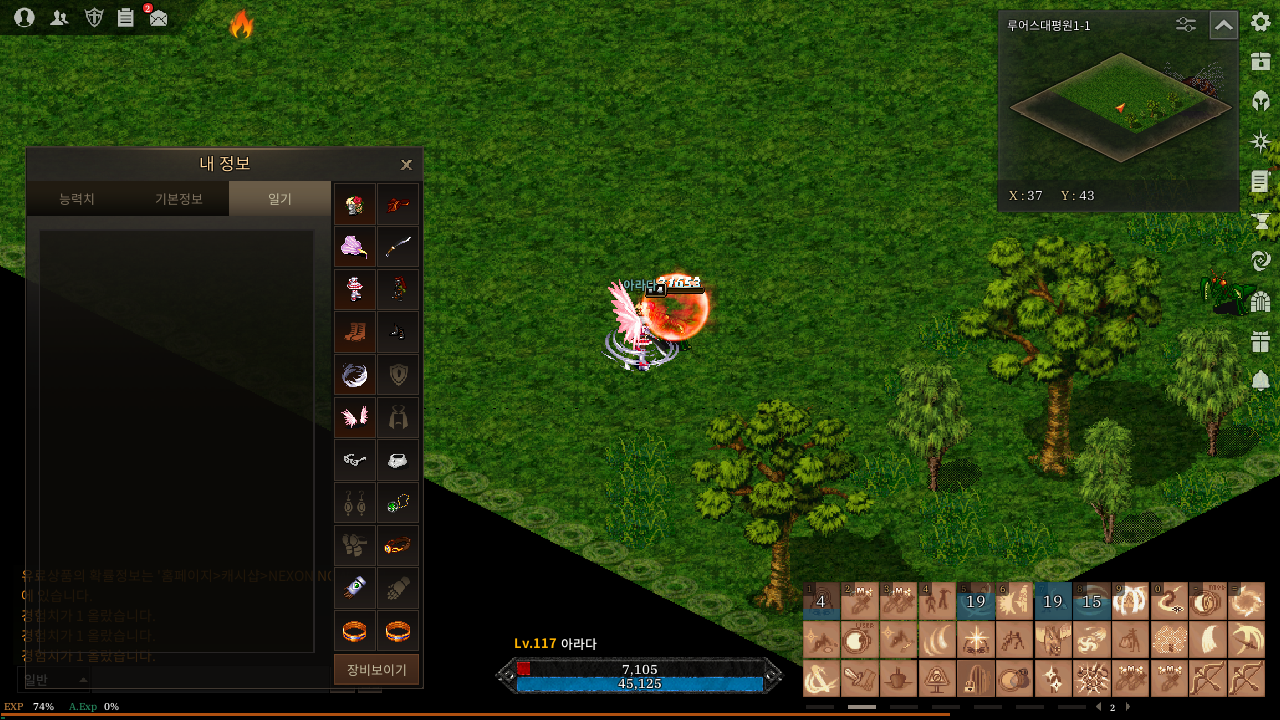Close the 내 정보 character window

[x=406, y=165]
